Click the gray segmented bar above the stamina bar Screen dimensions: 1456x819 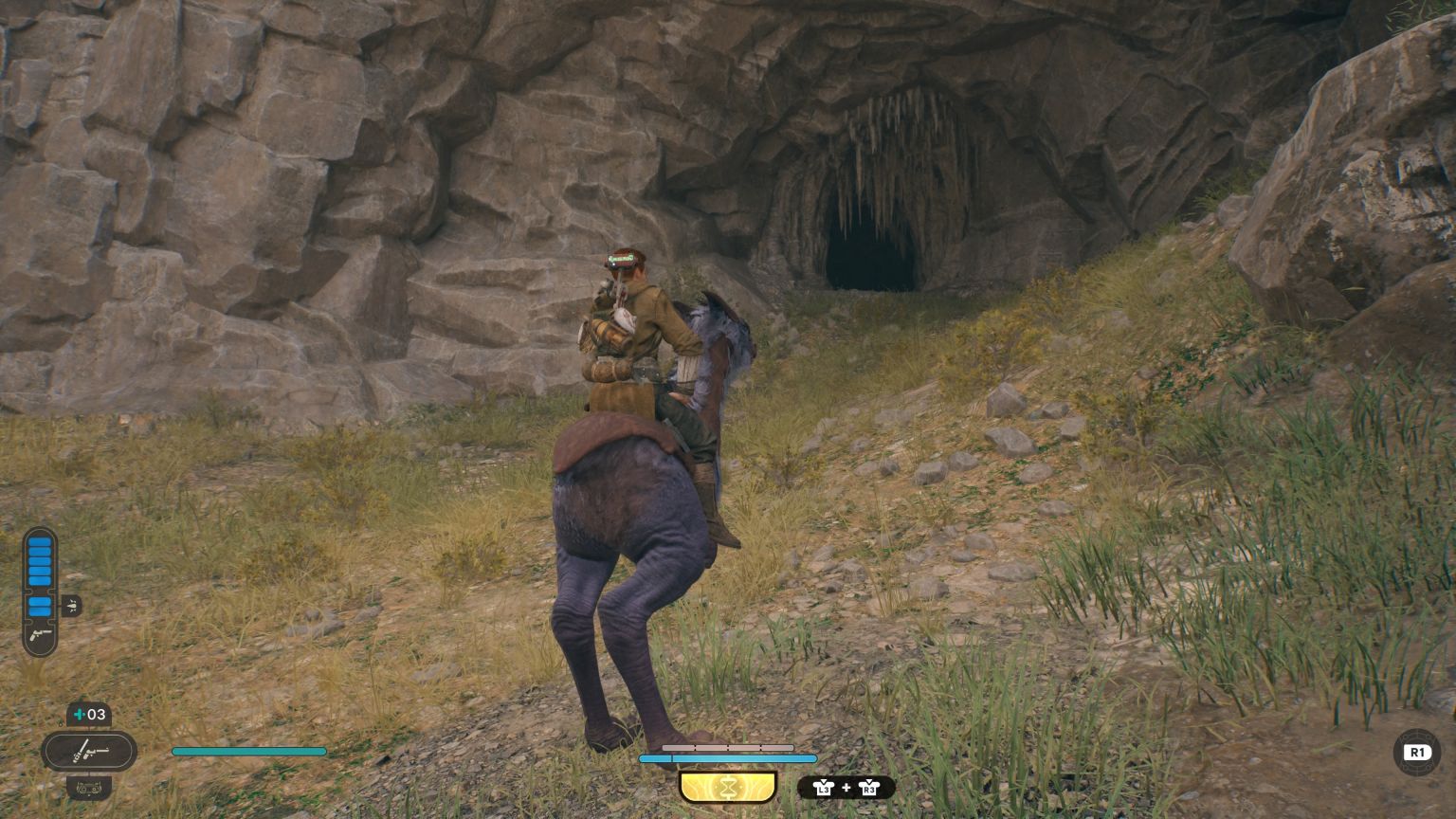click(729, 747)
